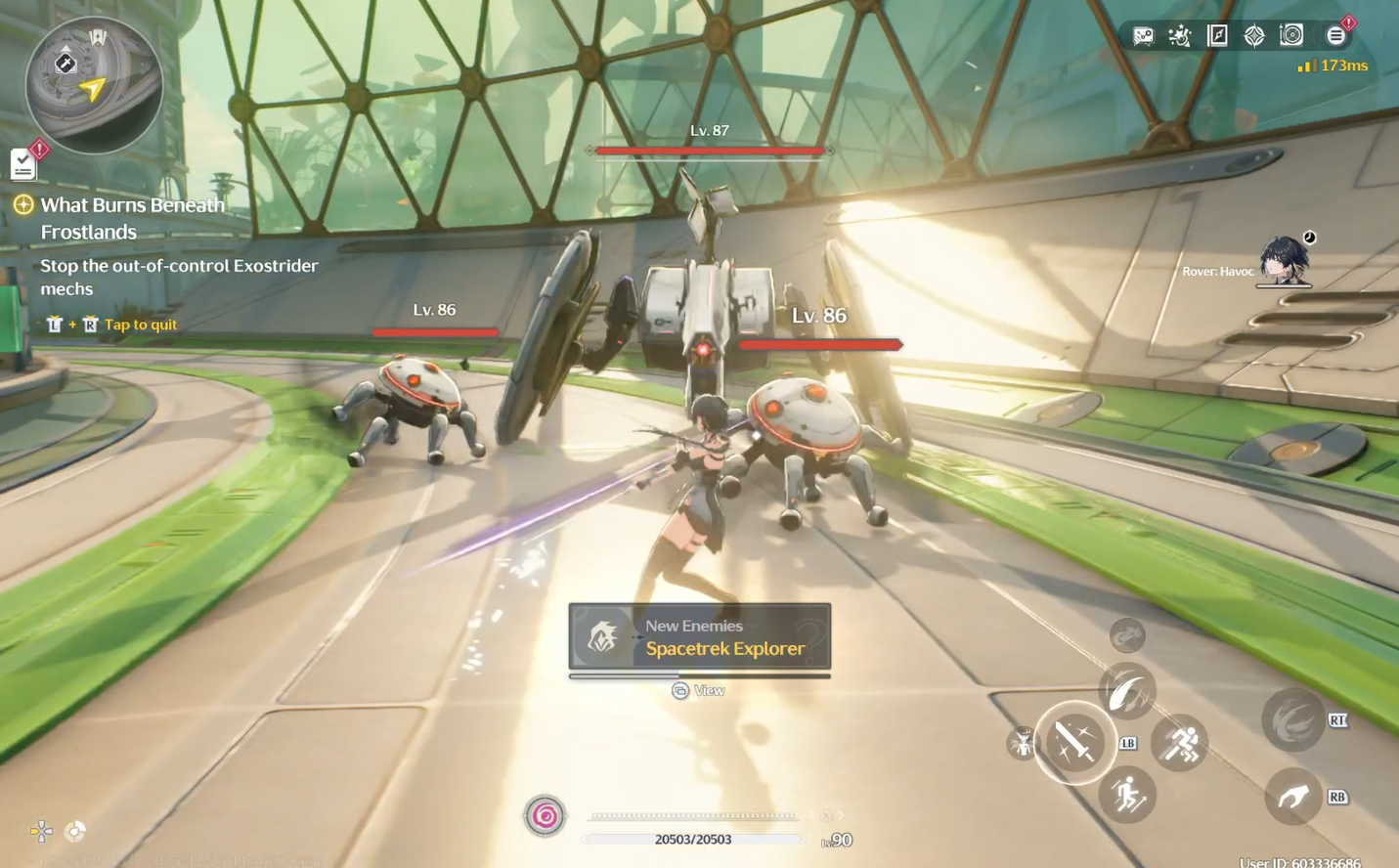Open the guidebook compass-book icon
The height and width of the screenshot is (868, 1399).
tap(1217, 36)
